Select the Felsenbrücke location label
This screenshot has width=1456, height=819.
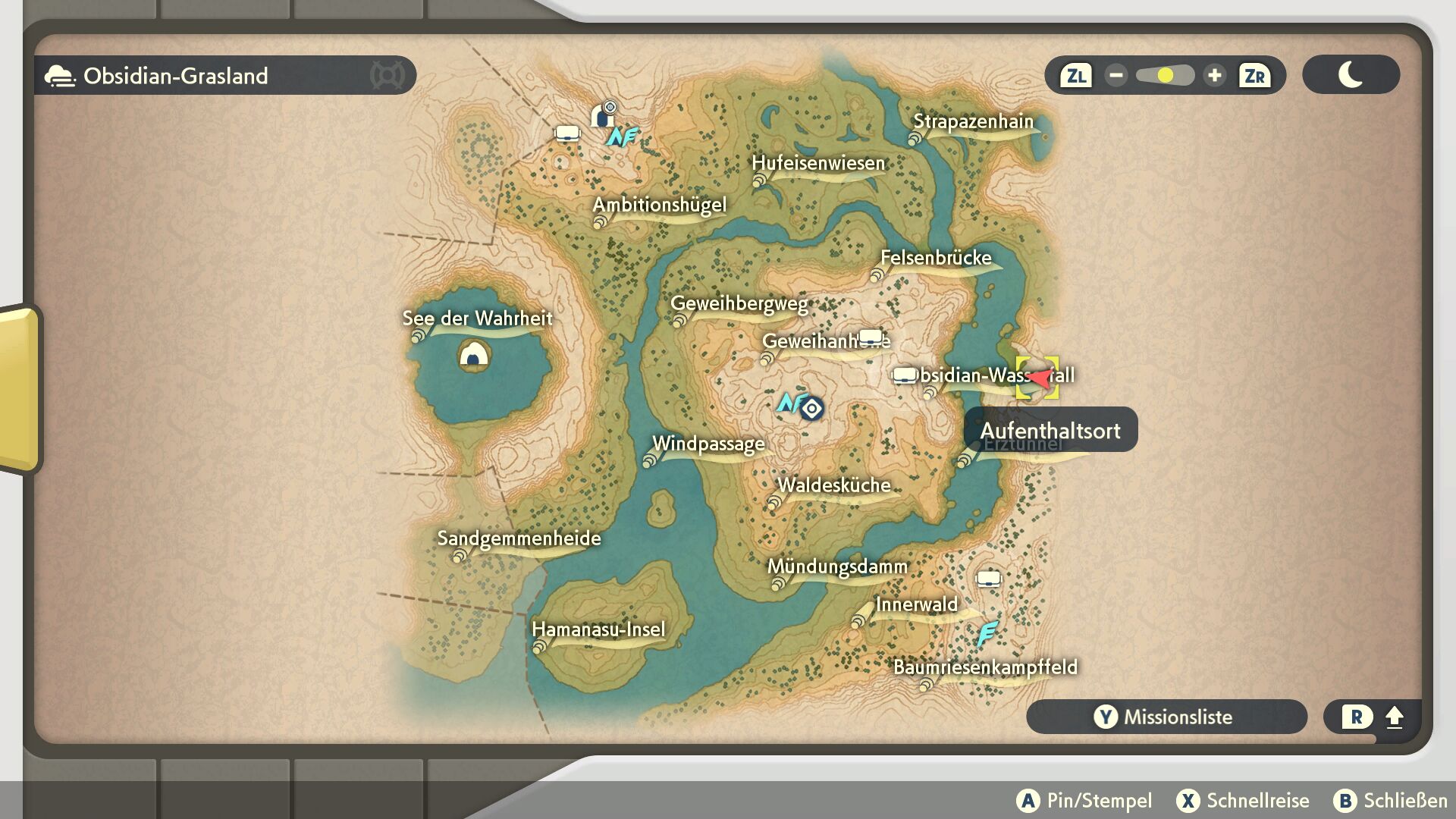[936, 259]
